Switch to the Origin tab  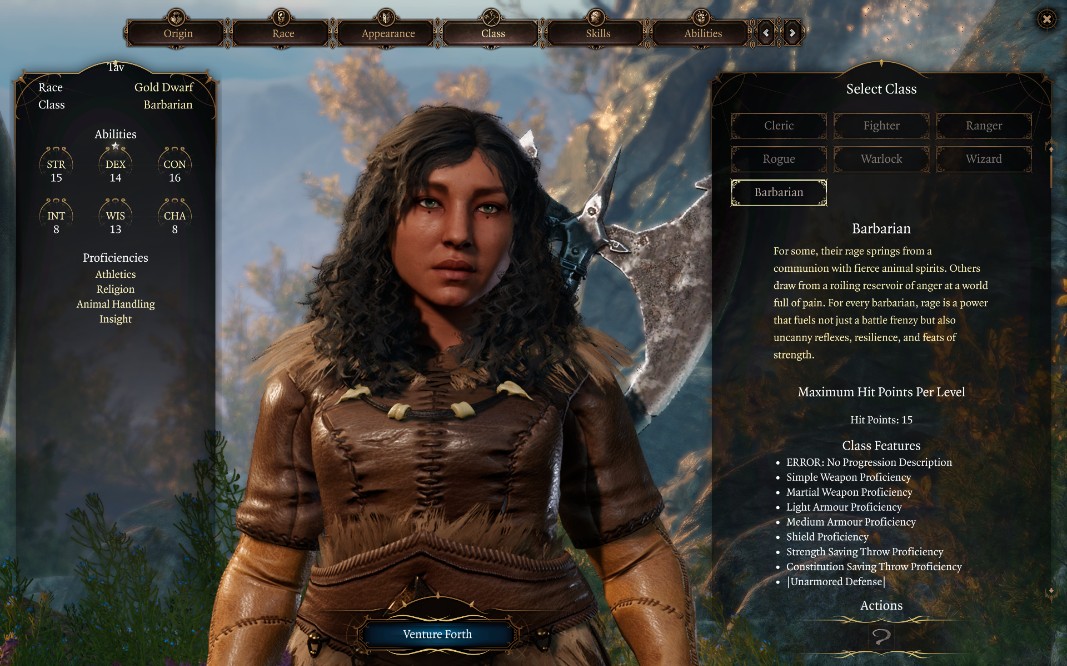178,33
